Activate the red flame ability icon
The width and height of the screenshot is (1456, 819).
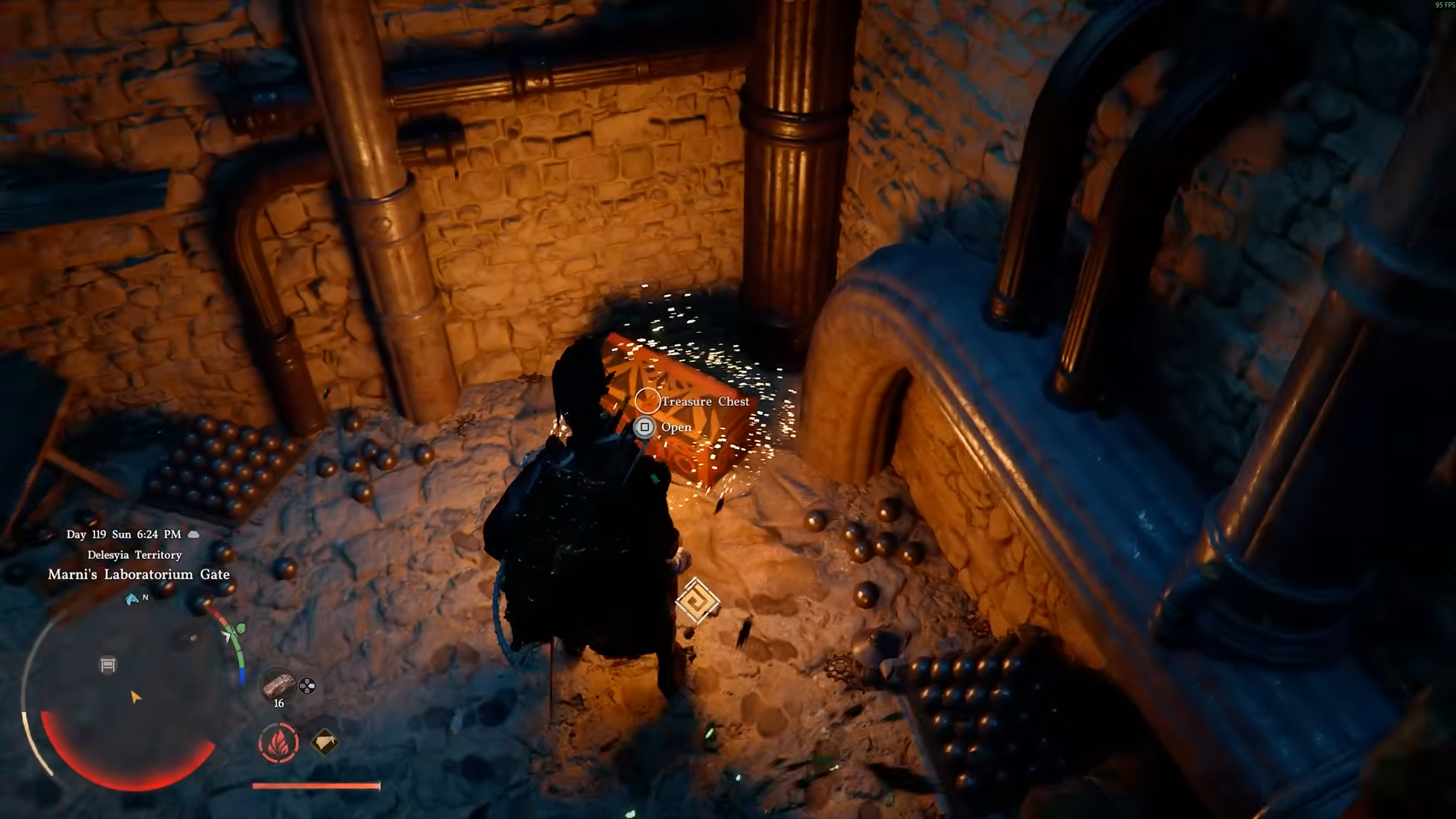click(278, 742)
